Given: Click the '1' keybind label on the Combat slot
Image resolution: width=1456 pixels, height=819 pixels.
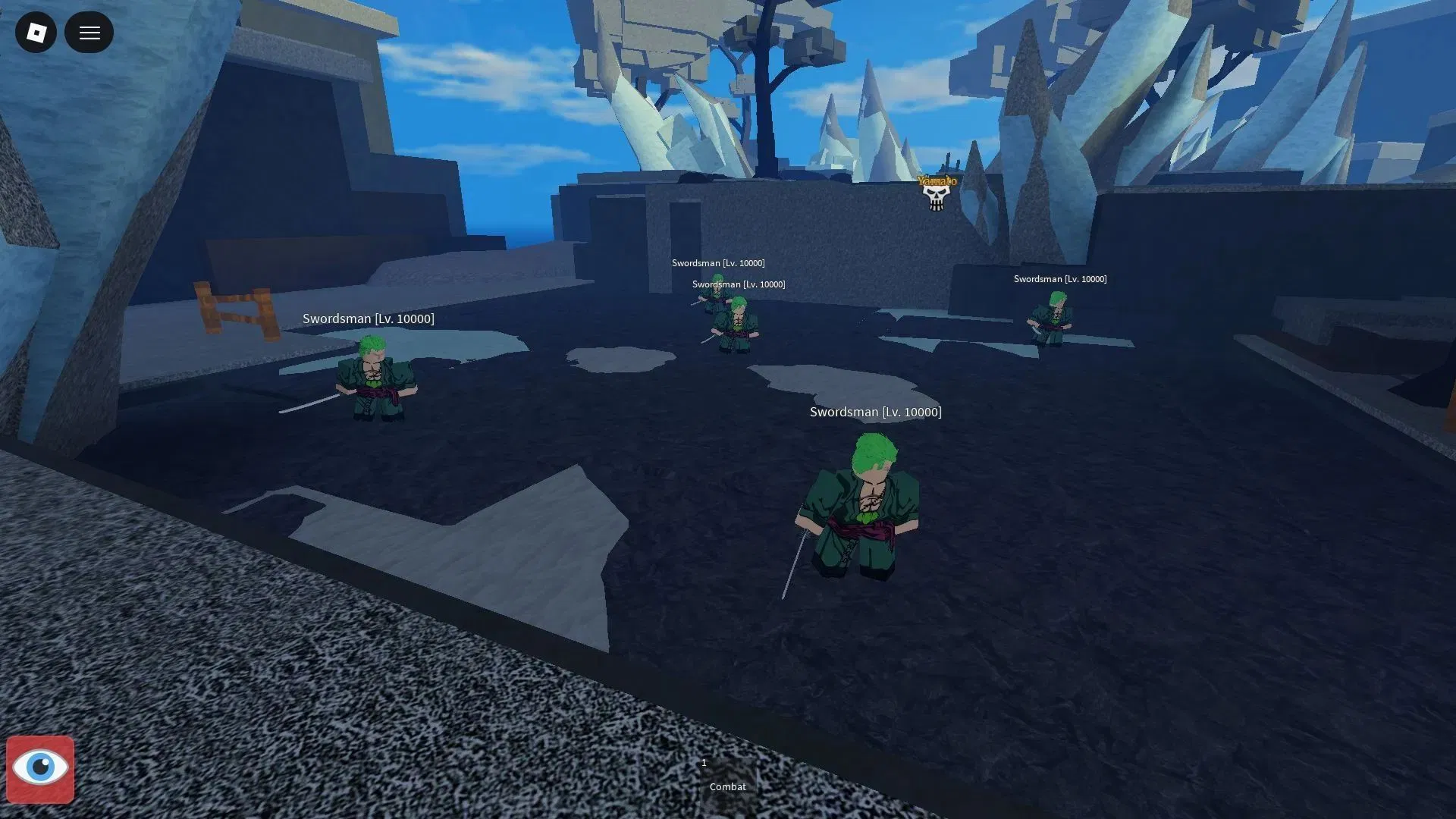Looking at the screenshot, I should (x=704, y=763).
